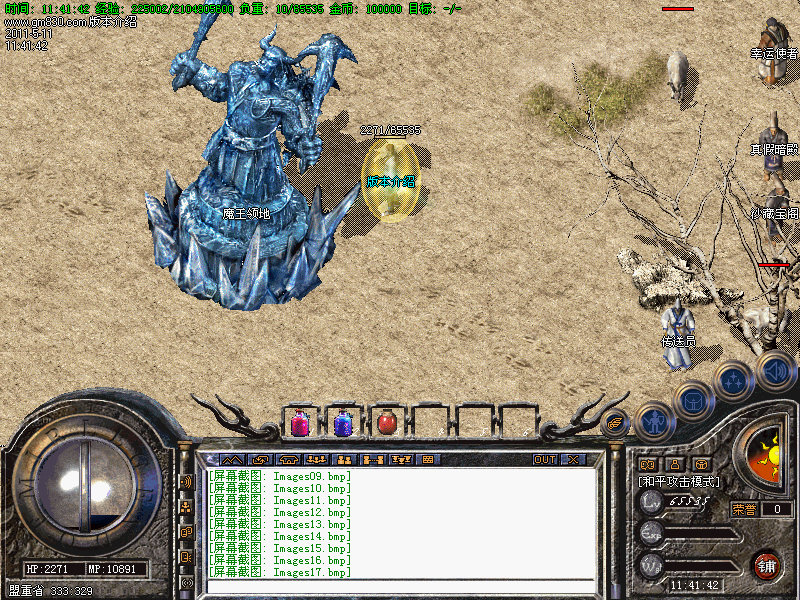This screenshot has height=600, width=800.
Task: Close the chat panel with X button
Action: tap(573, 459)
